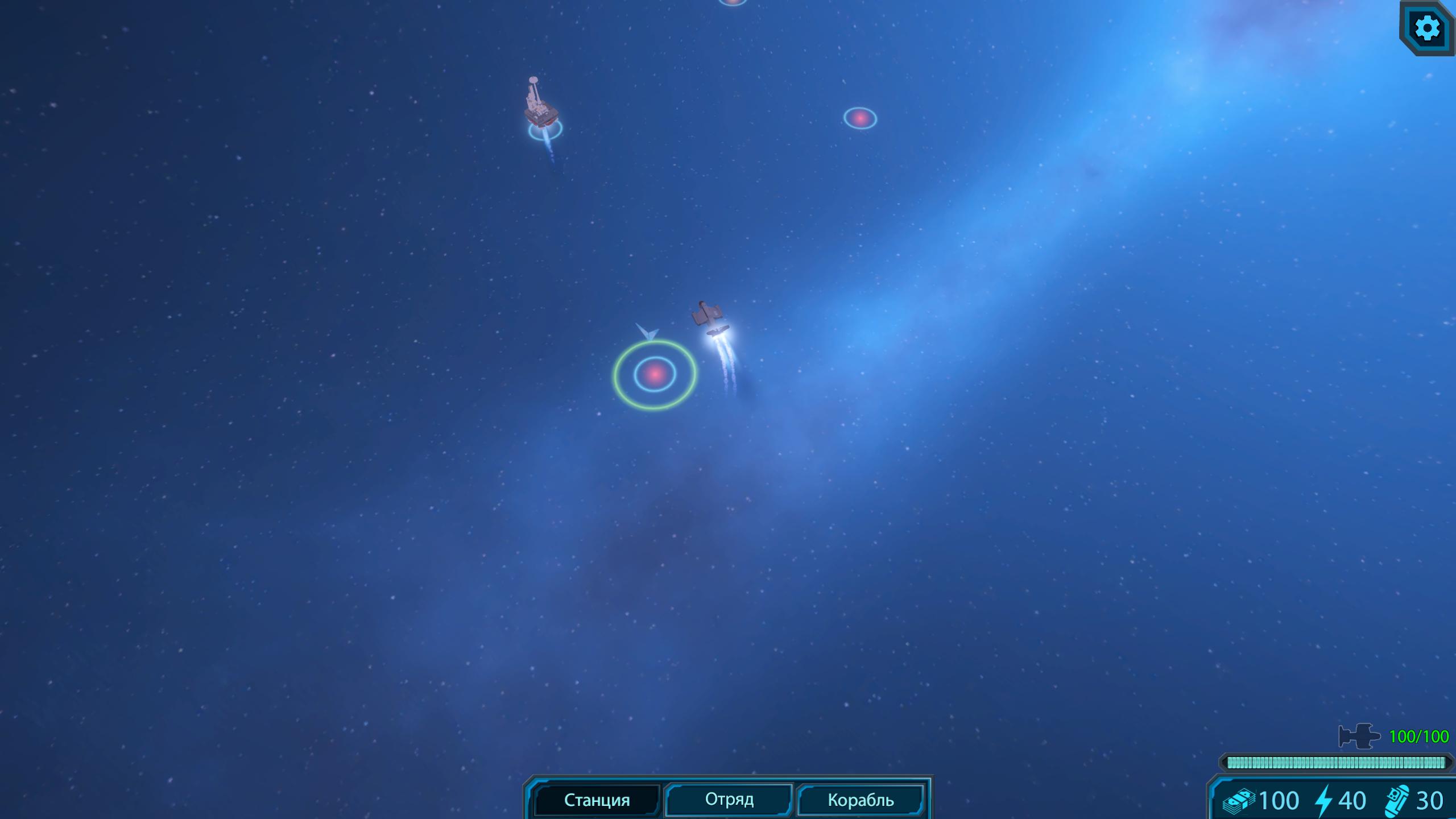The image size is (1456, 819).
Task: Switch to the Станция tab
Action: pos(597,800)
